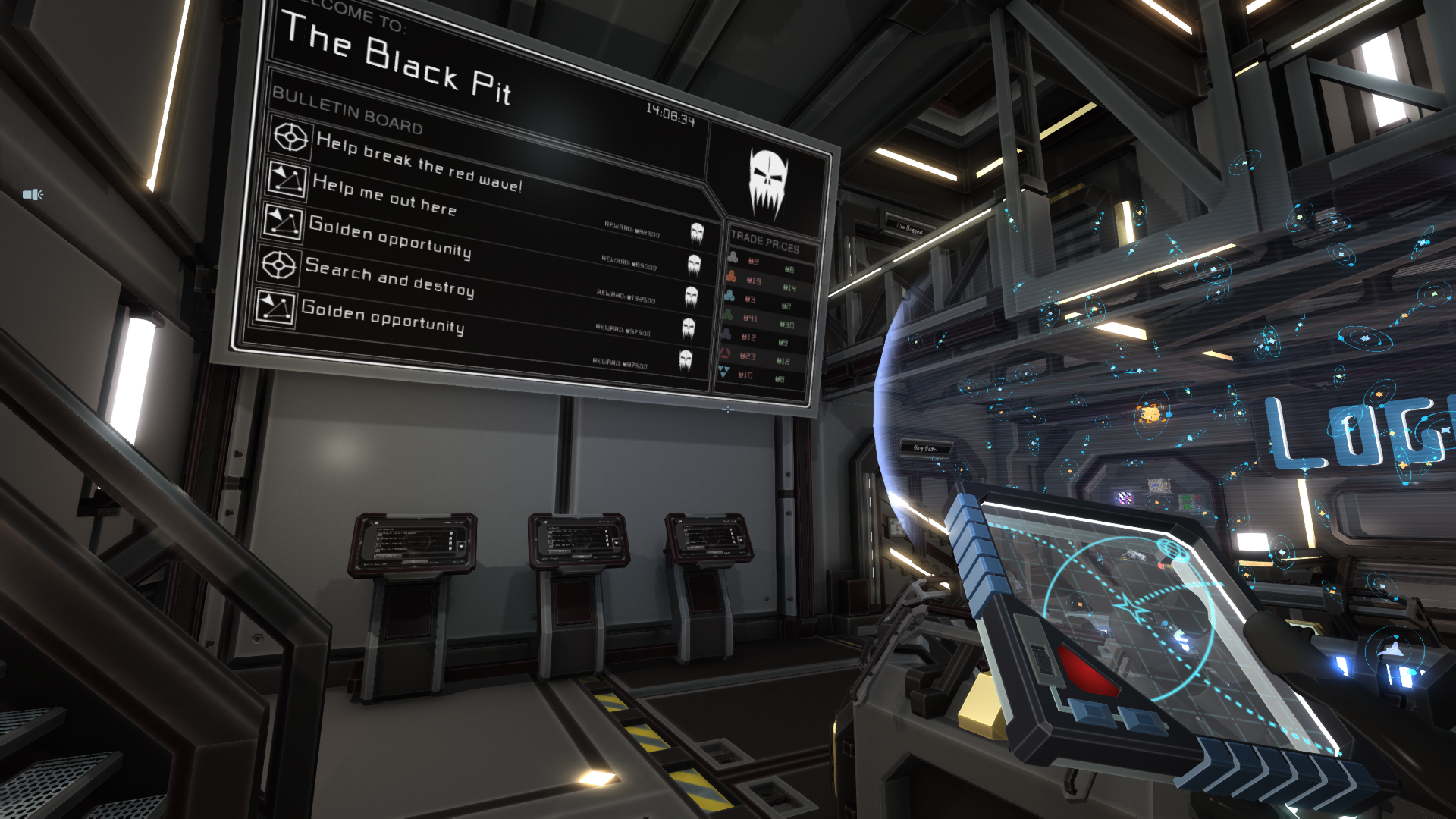This screenshot has height=819, width=1456.
Task: Toggle the camera indicator on the left screen edge
Action: coord(32,193)
